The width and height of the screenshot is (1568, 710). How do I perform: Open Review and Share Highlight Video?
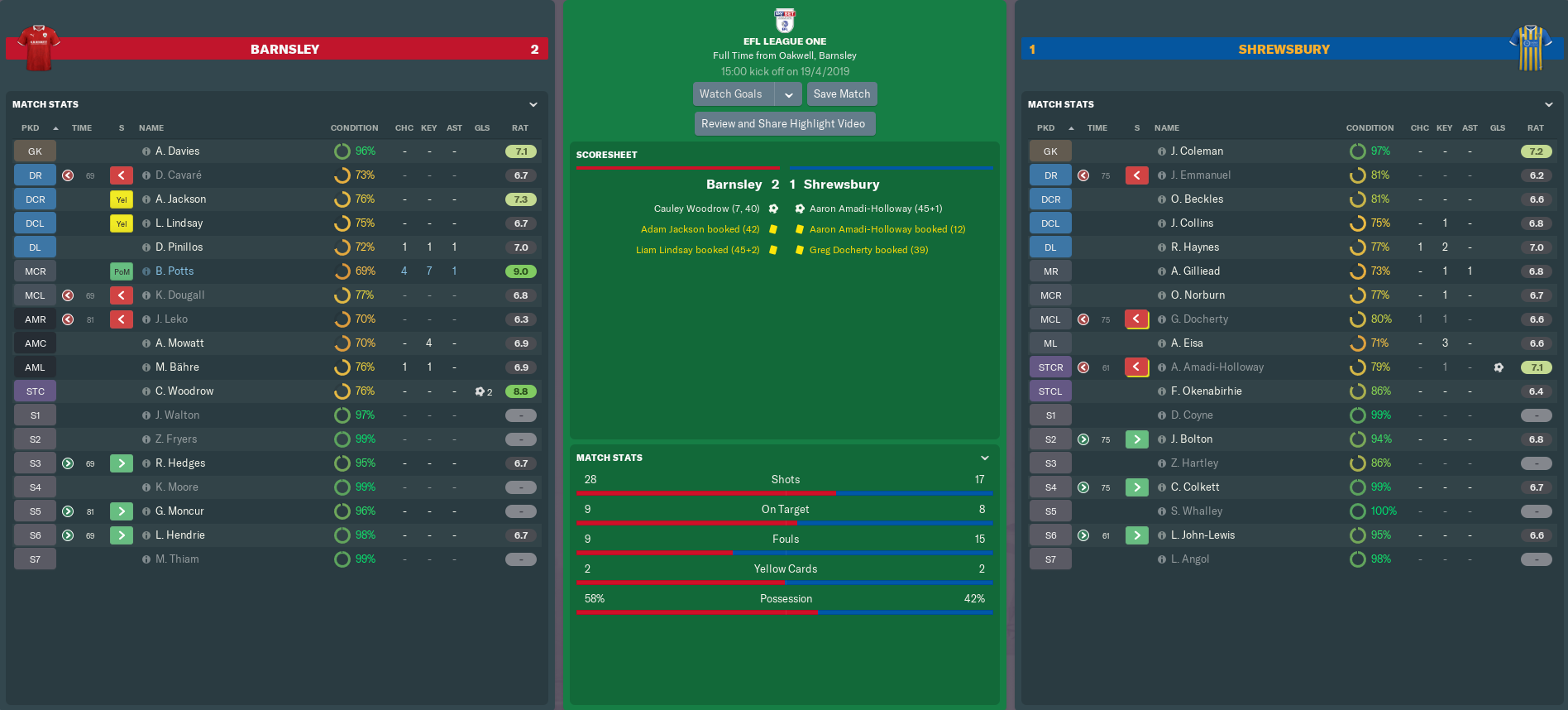point(783,124)
